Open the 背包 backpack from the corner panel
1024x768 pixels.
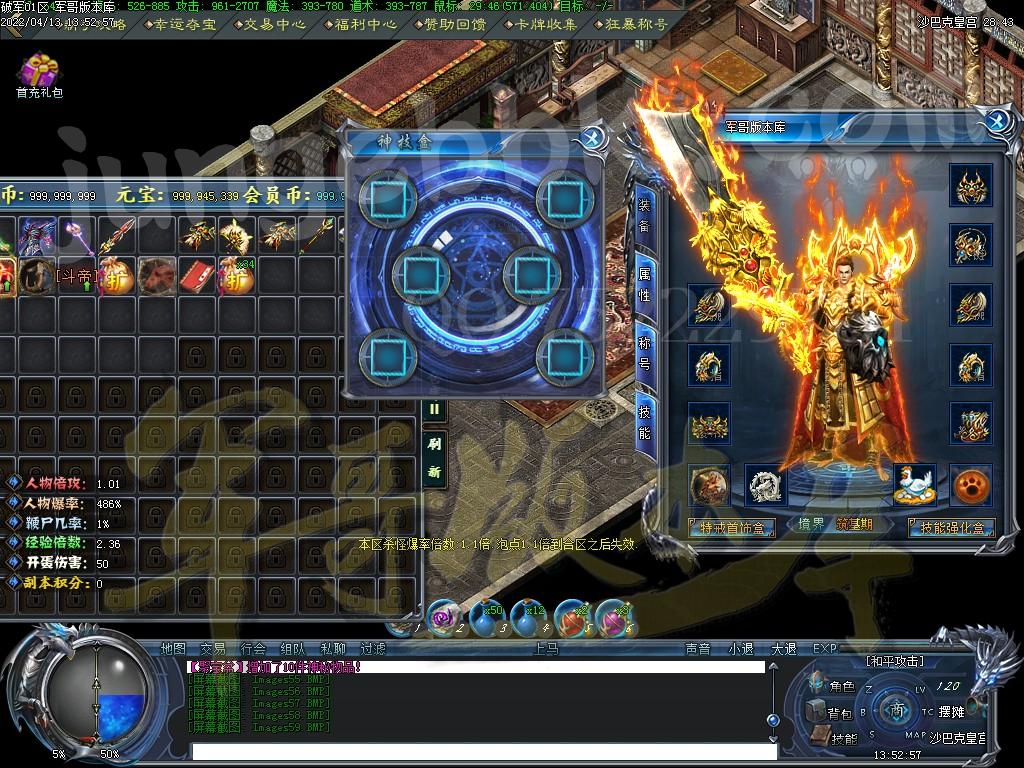click(x=831, y=713)
